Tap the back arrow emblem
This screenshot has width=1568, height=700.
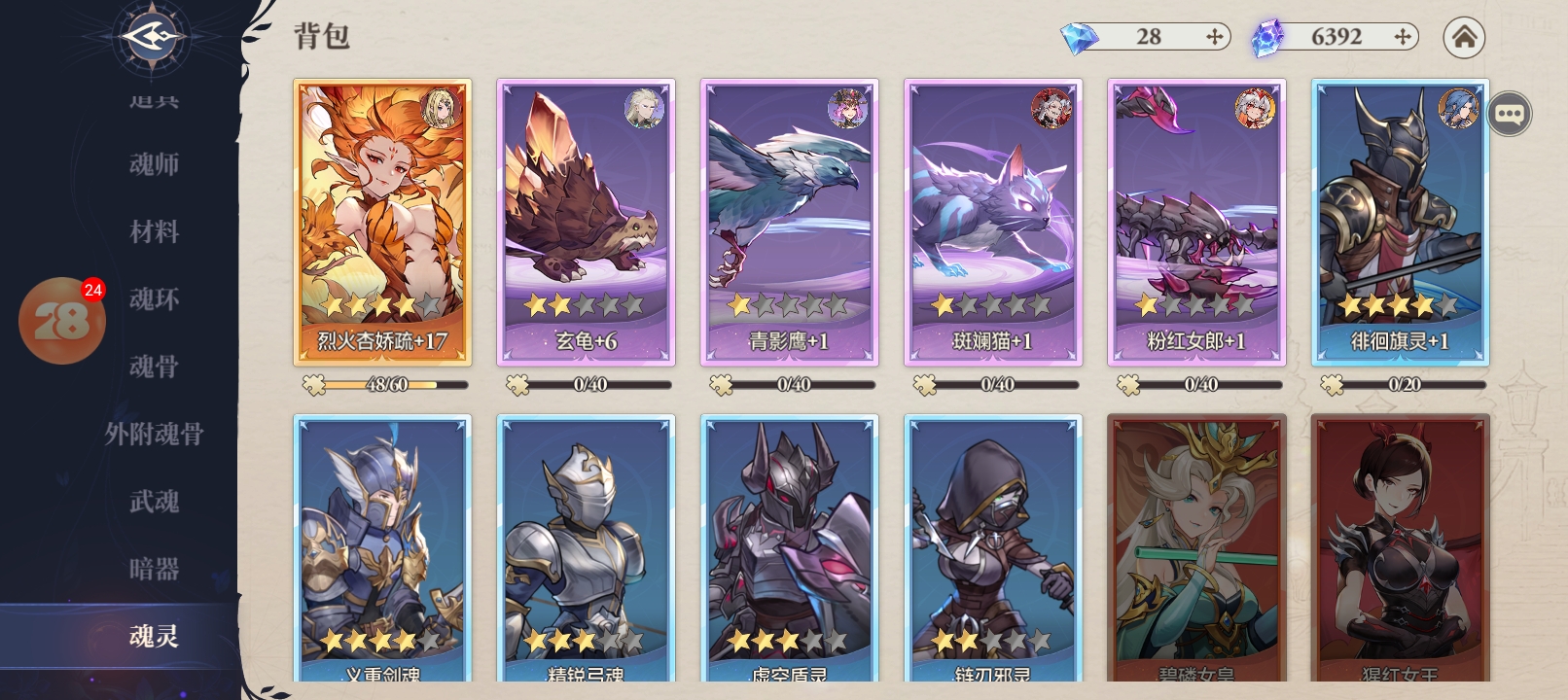point(151,37)
